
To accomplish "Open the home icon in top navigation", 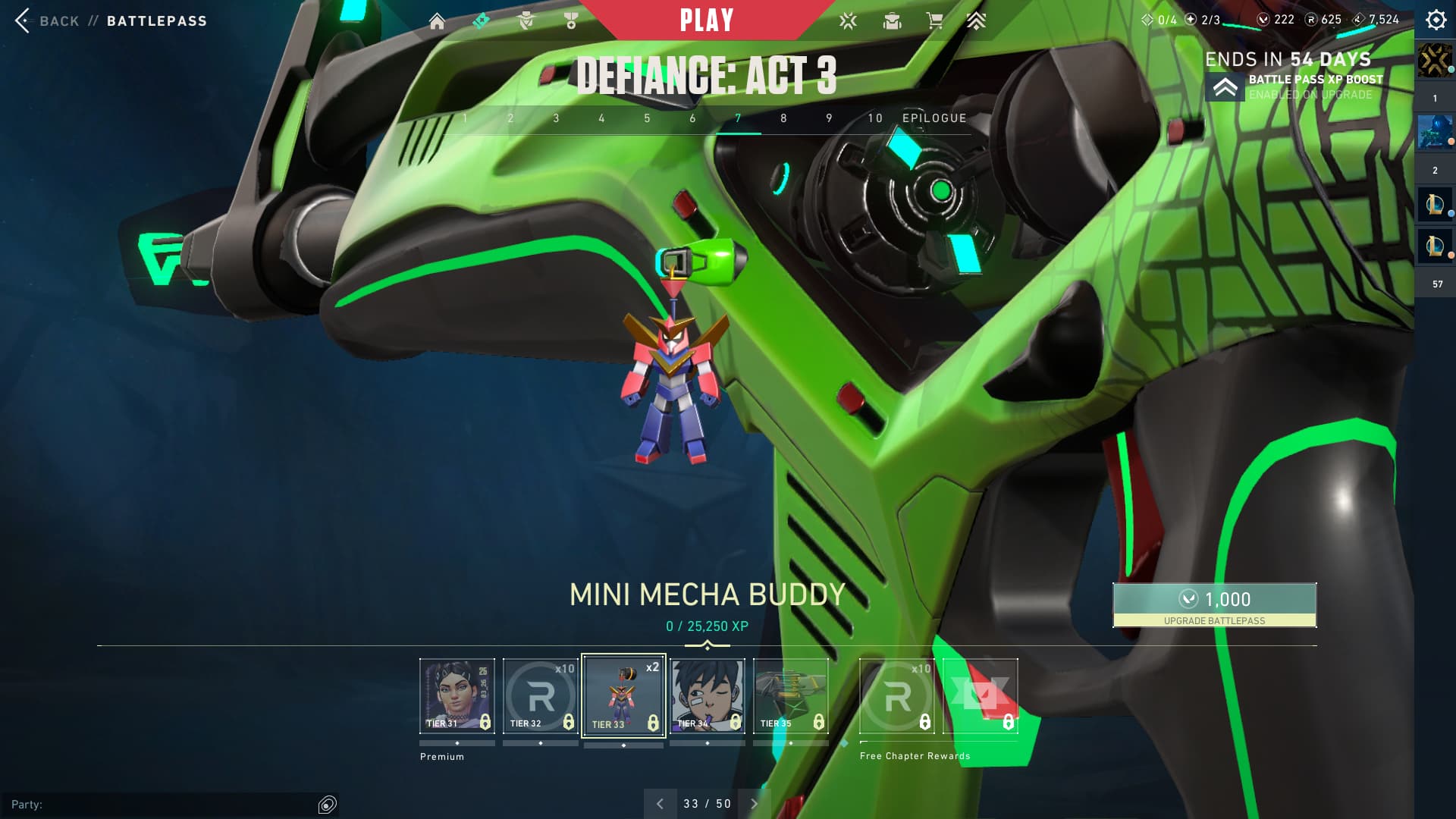I will (437, 21).
